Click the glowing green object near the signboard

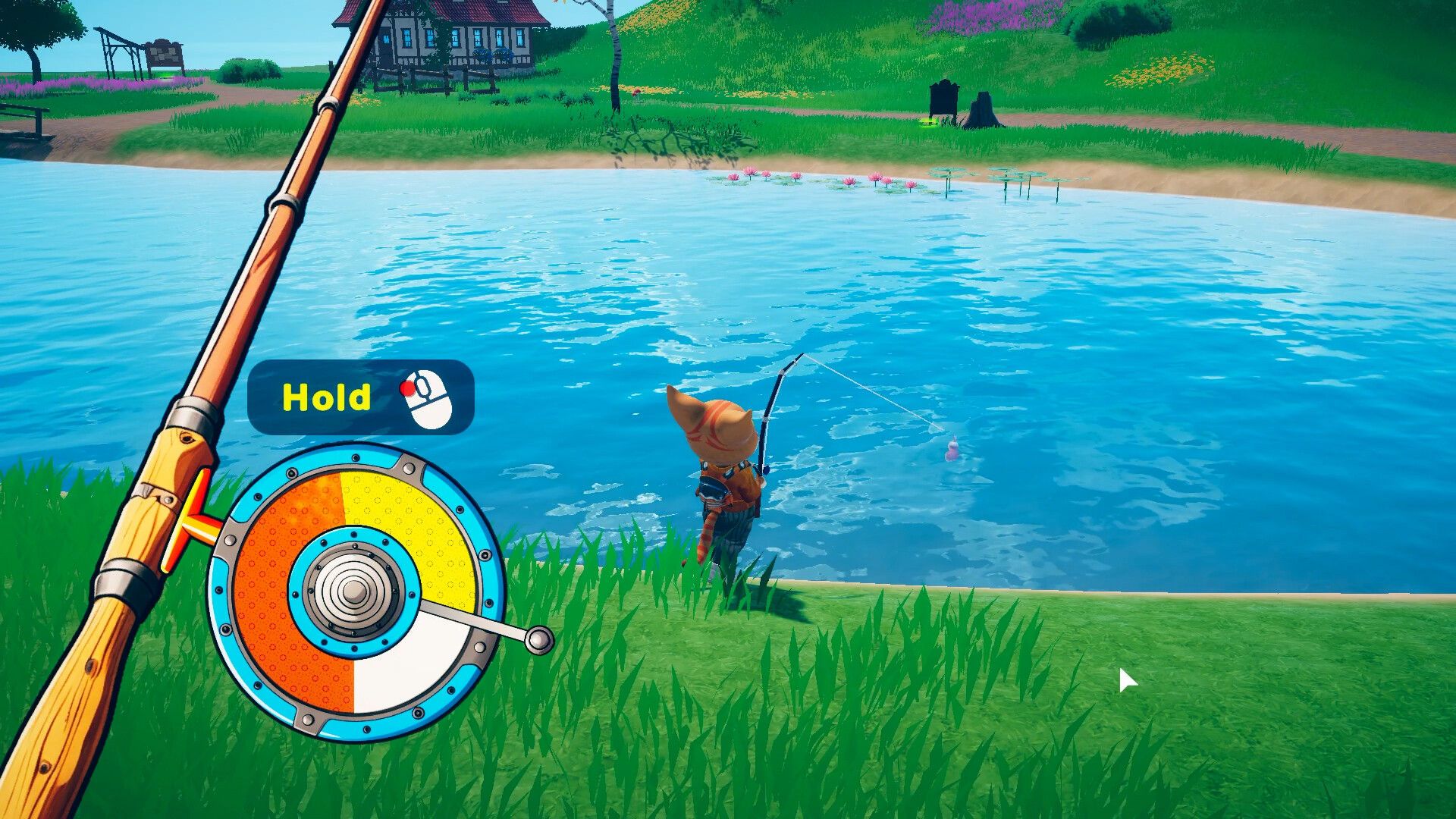coord(927,123)
